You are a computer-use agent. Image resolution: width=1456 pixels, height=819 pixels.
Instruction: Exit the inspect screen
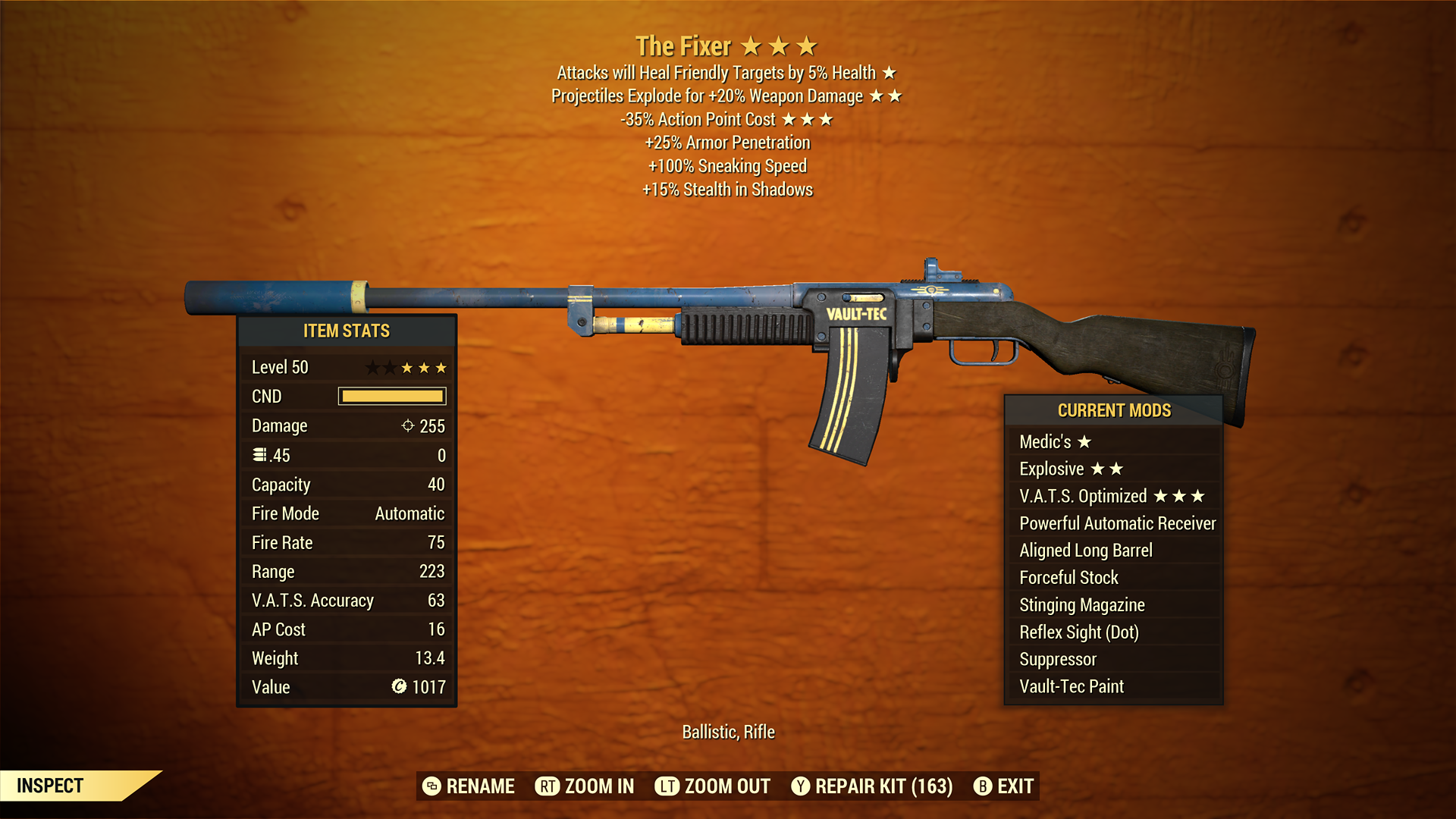[1003, 786]
